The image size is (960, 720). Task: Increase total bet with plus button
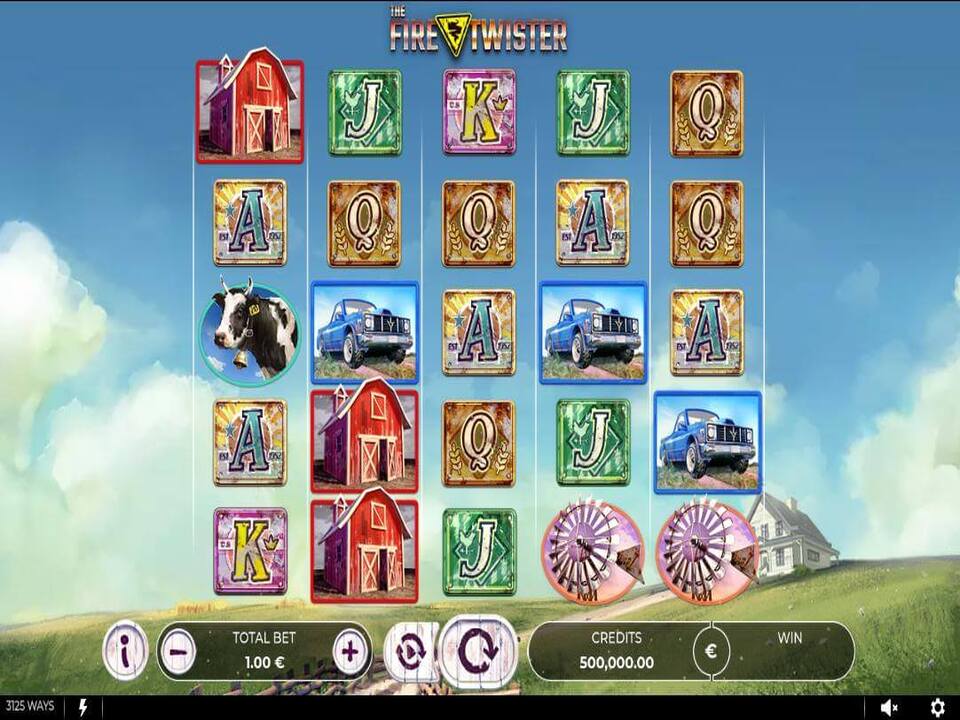(x=350, y=652)
